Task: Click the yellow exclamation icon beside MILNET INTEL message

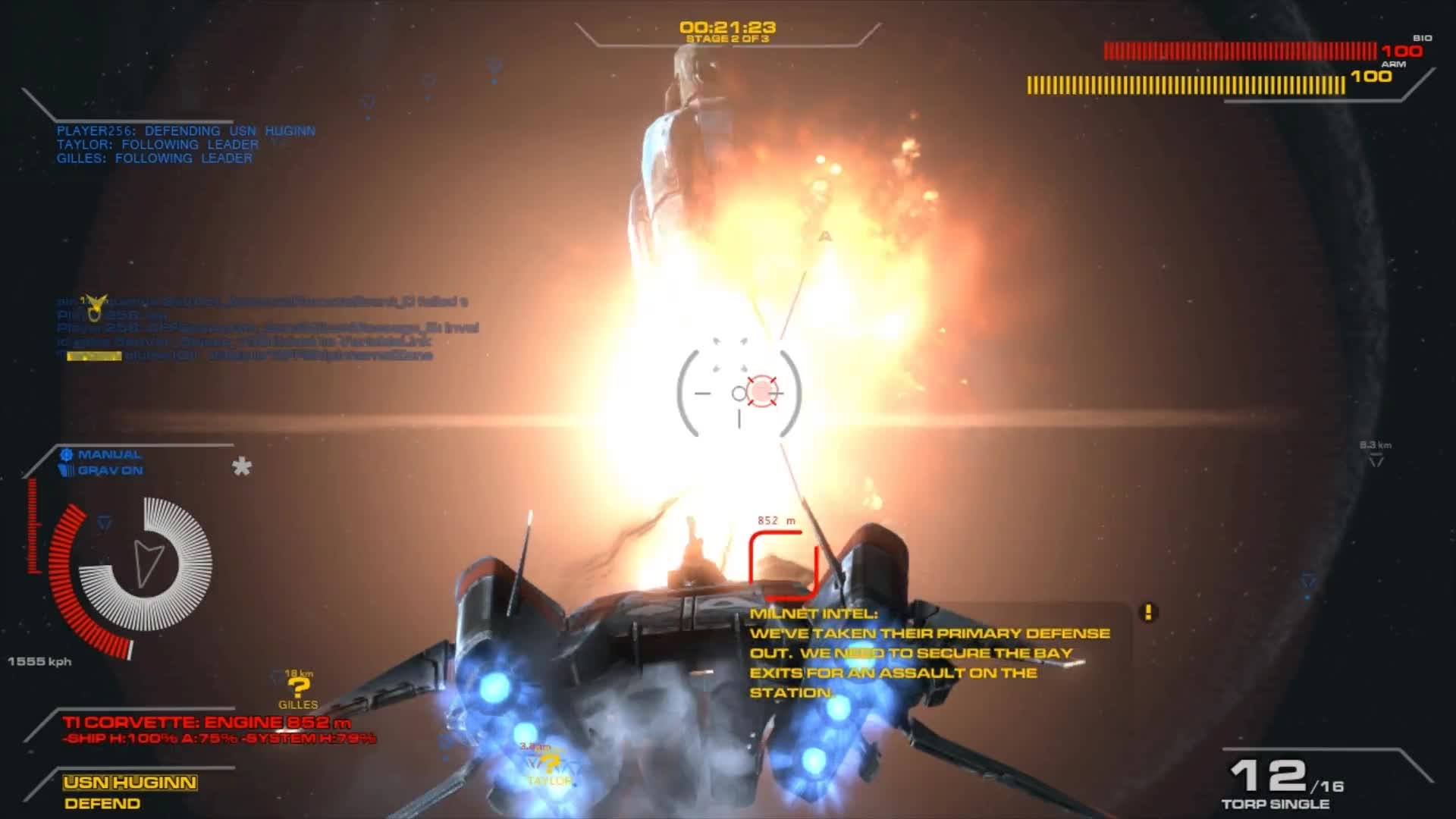Action: (x=1147, y=610)
